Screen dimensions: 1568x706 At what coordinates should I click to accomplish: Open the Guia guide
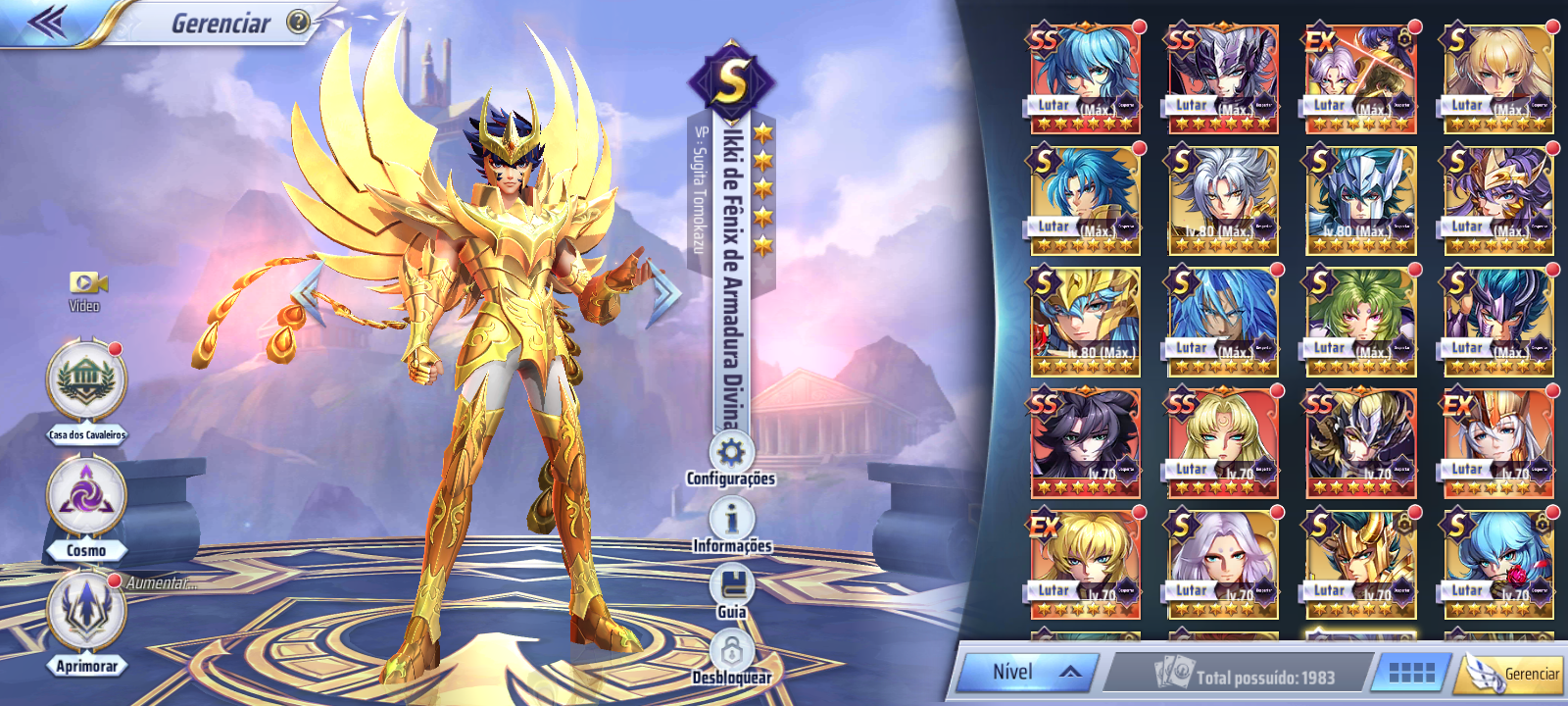[731, 586]
